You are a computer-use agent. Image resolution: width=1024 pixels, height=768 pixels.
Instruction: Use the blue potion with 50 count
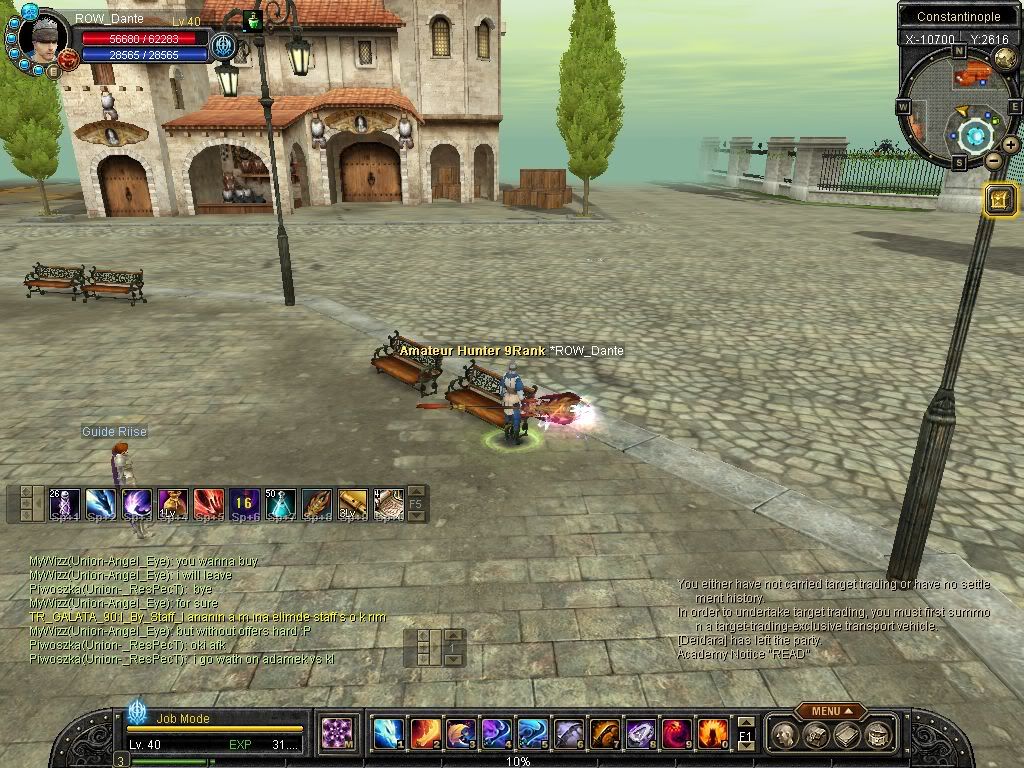click(x=281, y=504)
